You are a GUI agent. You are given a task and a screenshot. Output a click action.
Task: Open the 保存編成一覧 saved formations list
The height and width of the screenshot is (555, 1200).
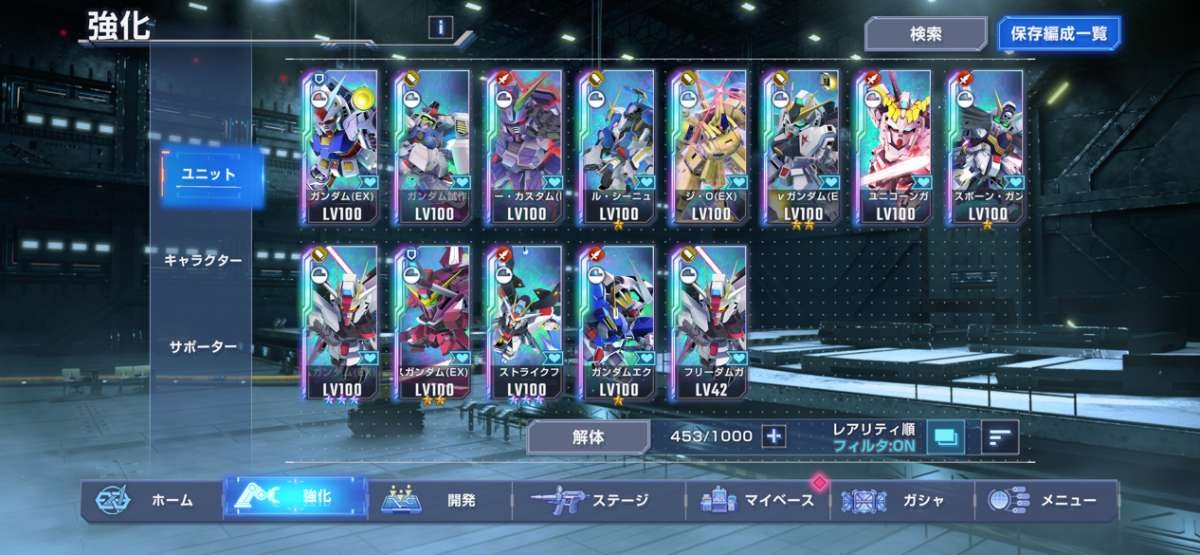click(x=1059, y=34)
